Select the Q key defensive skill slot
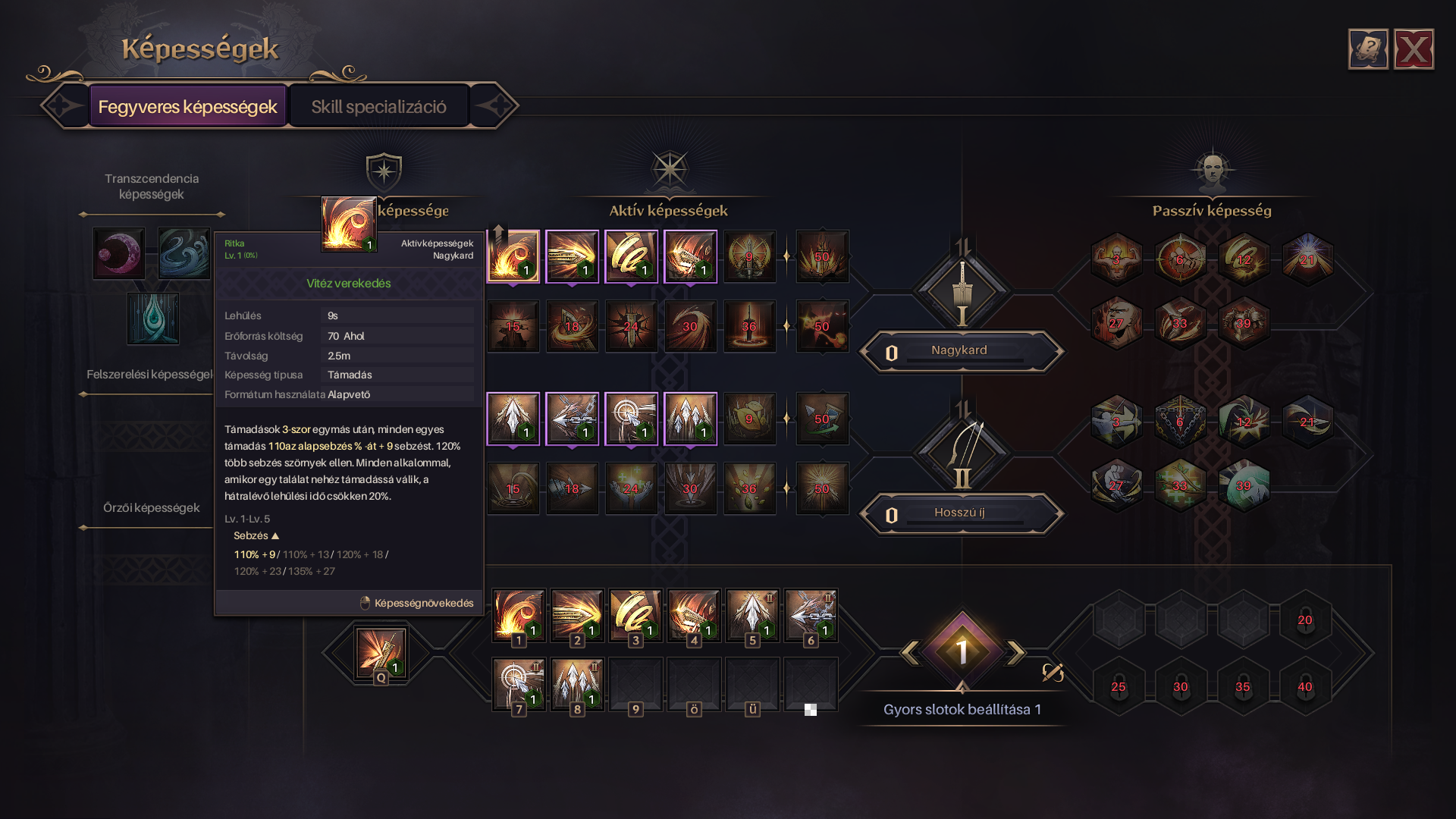The height and width of the screenshot is (819, 1456). pyautogui.click(x=380, y=654)
